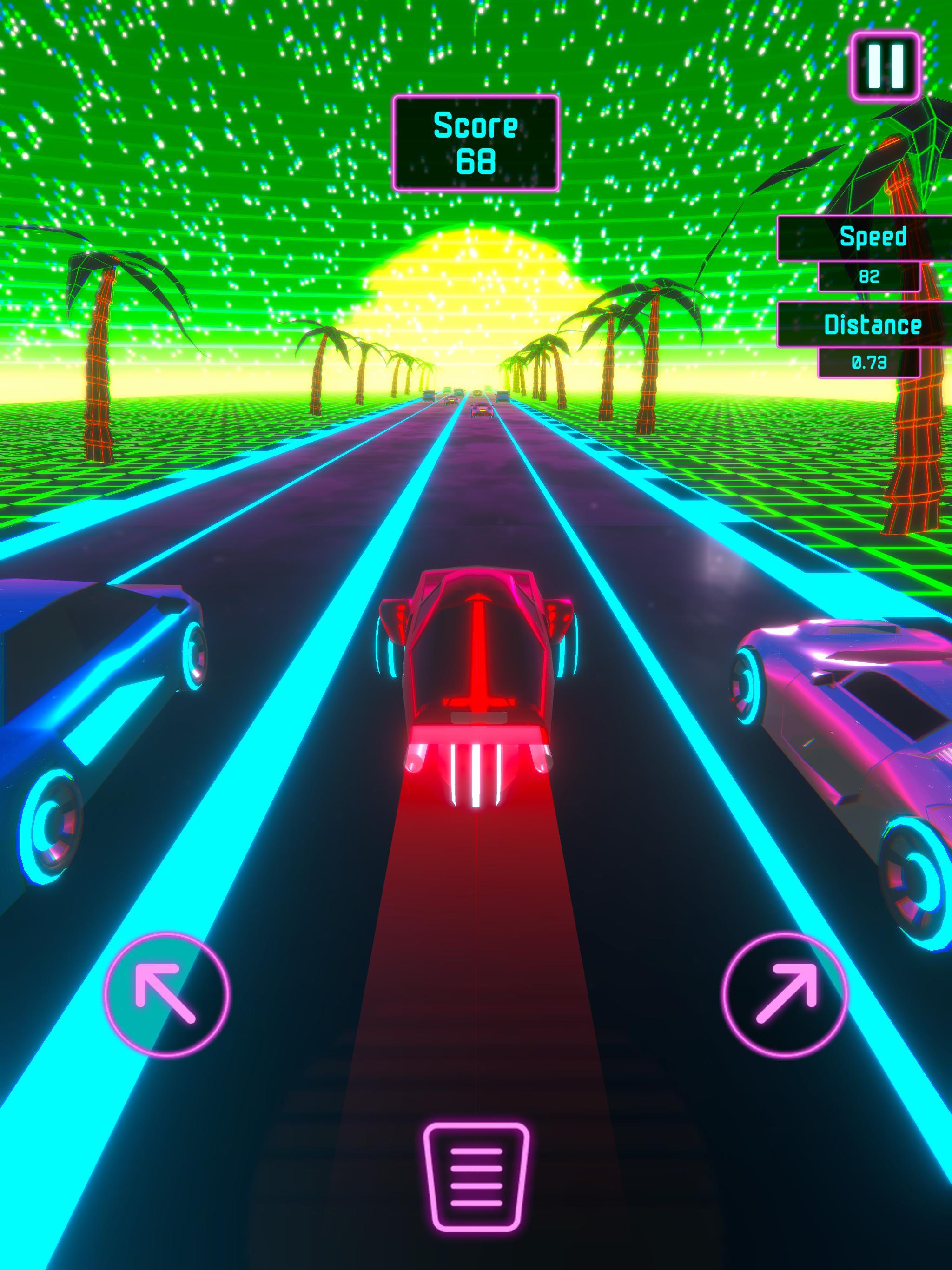Screen dimensions: 952x1270
Task: Click the Score 68 display panel
Action: click(x=476, y=142)
